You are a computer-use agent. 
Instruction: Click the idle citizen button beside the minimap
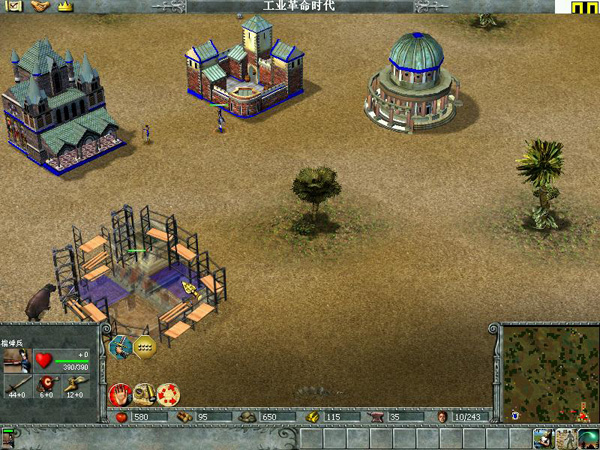coord(543,437)
